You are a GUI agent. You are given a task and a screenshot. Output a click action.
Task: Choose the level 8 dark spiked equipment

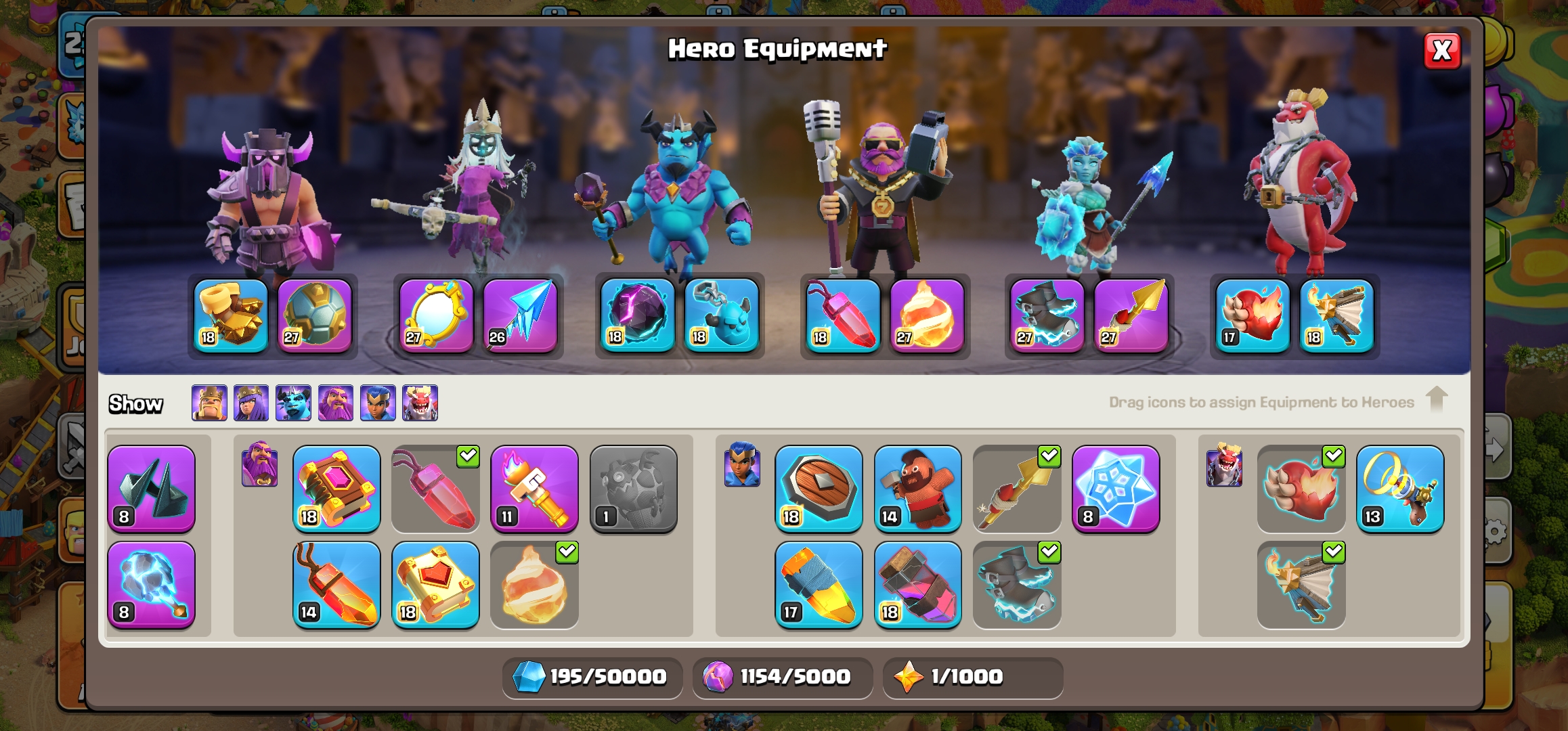click(151, 489)
